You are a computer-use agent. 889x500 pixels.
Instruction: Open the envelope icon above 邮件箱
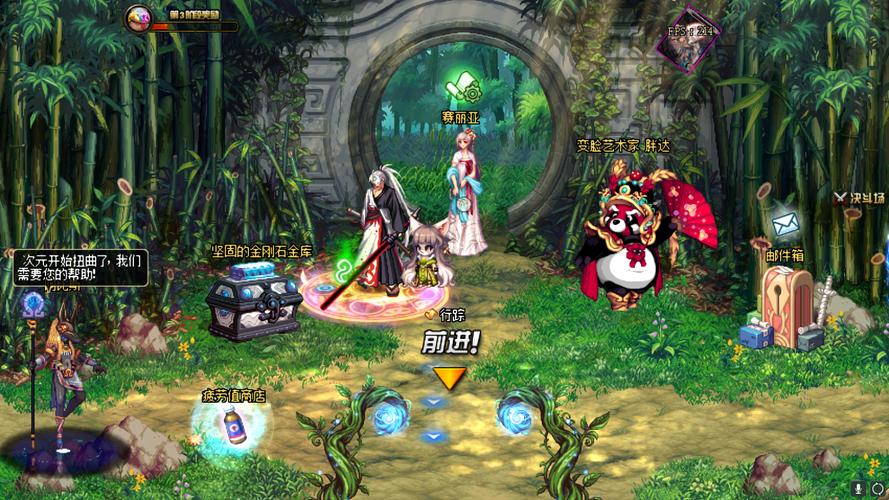pyautogui.click(x=785, y=223)
